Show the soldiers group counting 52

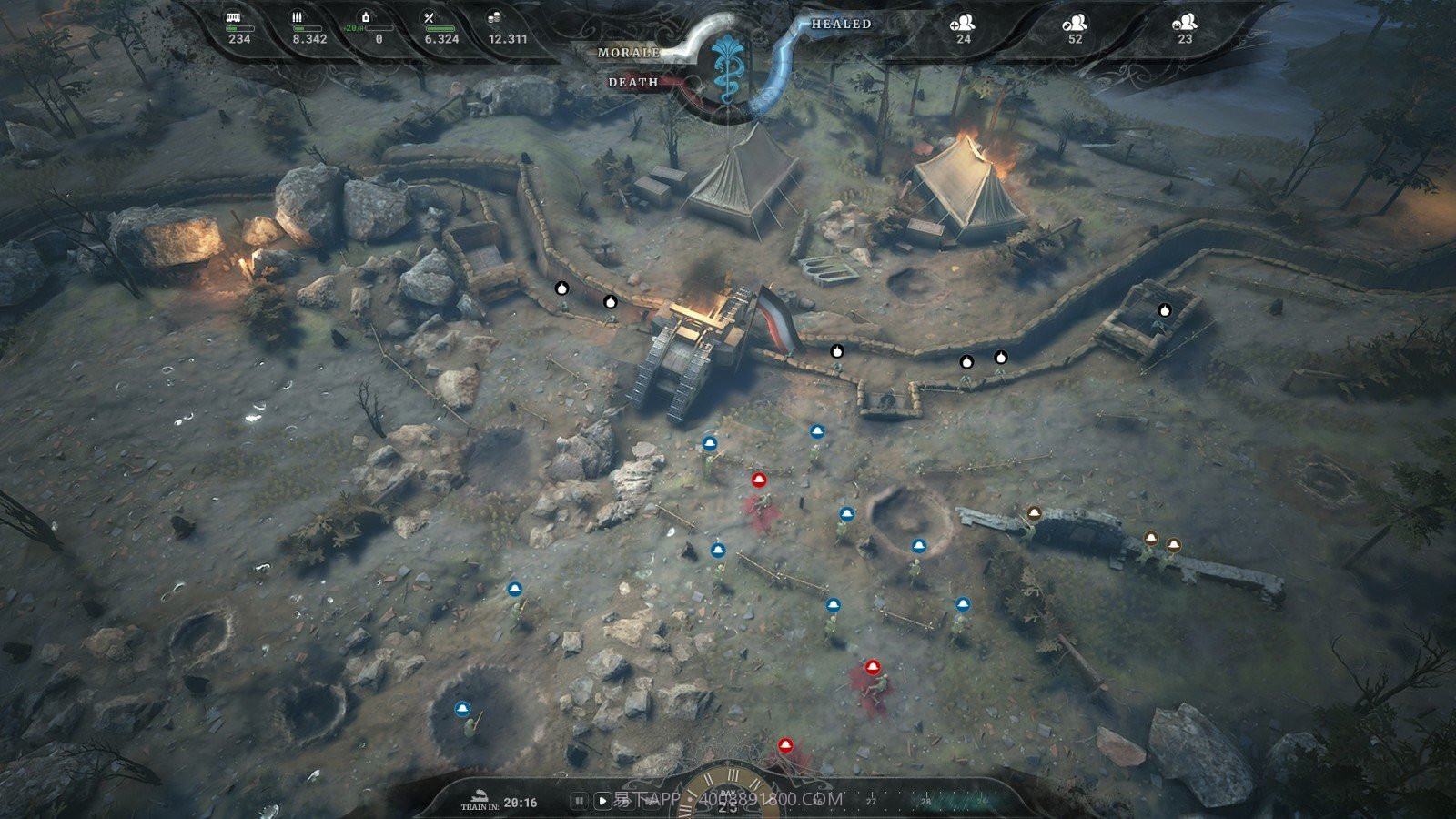tap(1075, 25)
